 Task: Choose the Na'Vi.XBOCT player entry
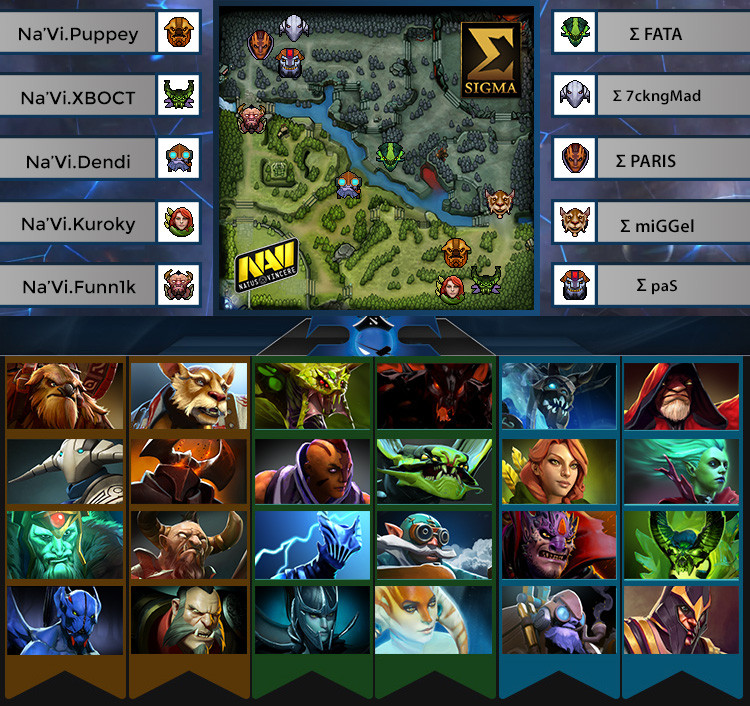79,97
